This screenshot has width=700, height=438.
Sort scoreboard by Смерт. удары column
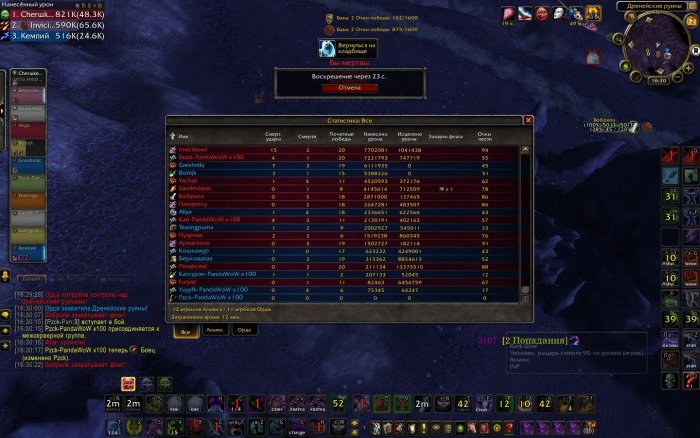[273, 138]
